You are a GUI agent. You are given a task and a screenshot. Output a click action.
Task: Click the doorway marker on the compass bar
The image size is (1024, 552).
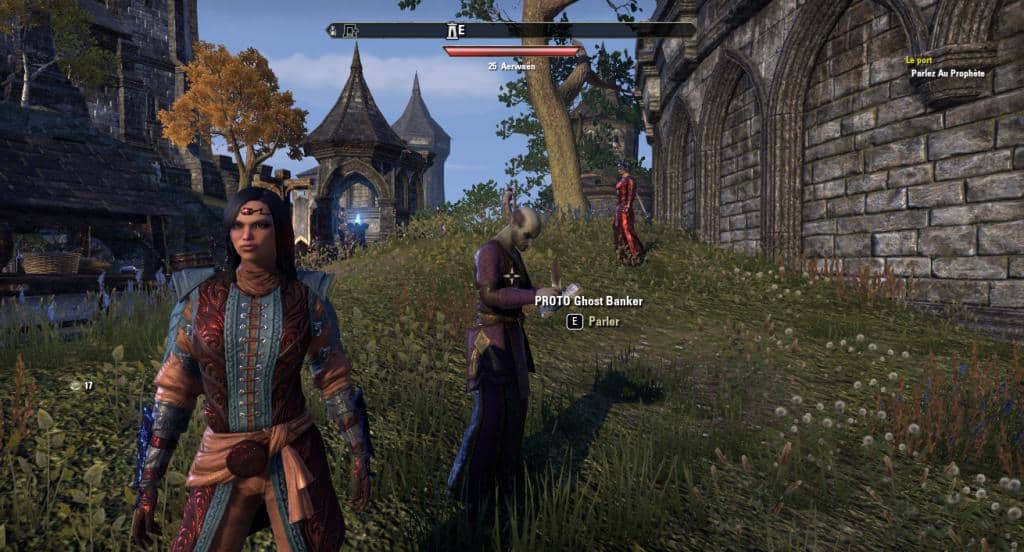351,31
